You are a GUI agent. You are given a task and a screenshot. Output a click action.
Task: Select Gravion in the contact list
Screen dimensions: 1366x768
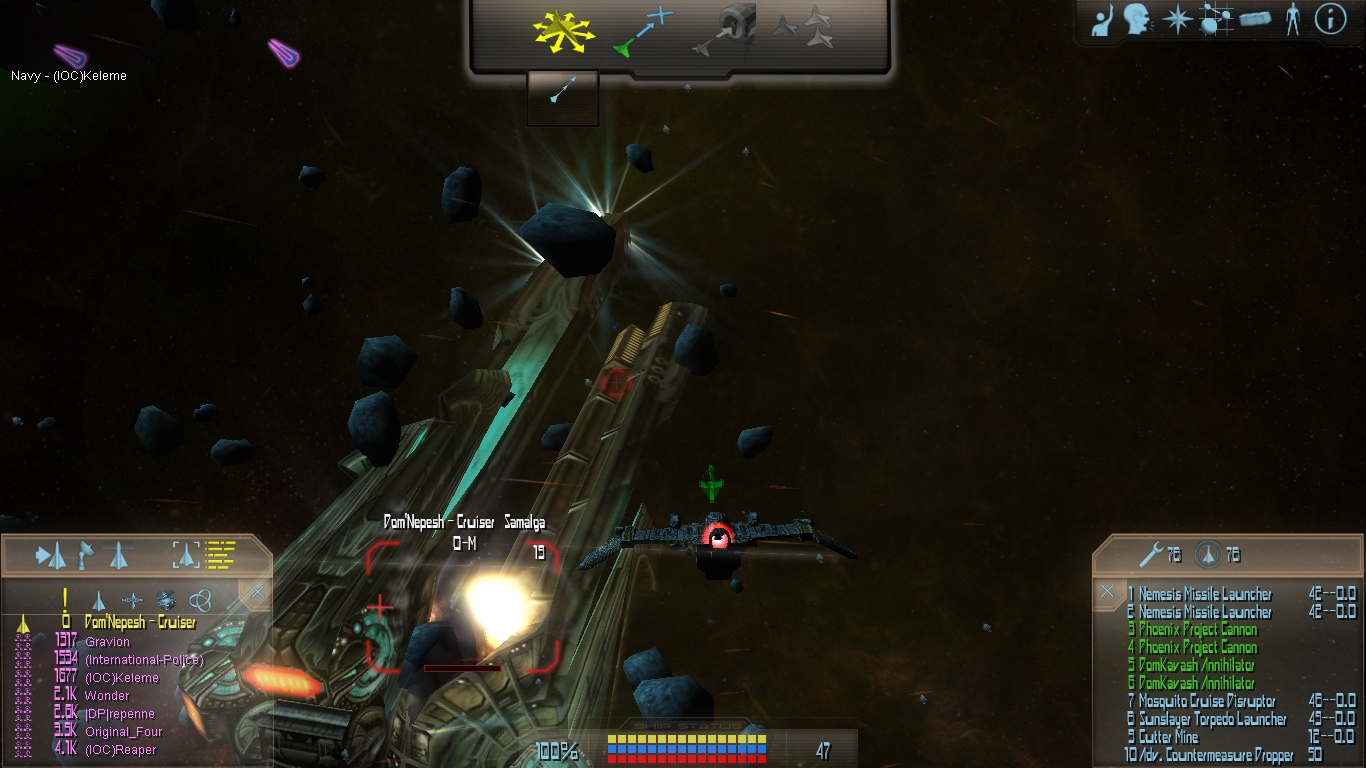point(107,642)
